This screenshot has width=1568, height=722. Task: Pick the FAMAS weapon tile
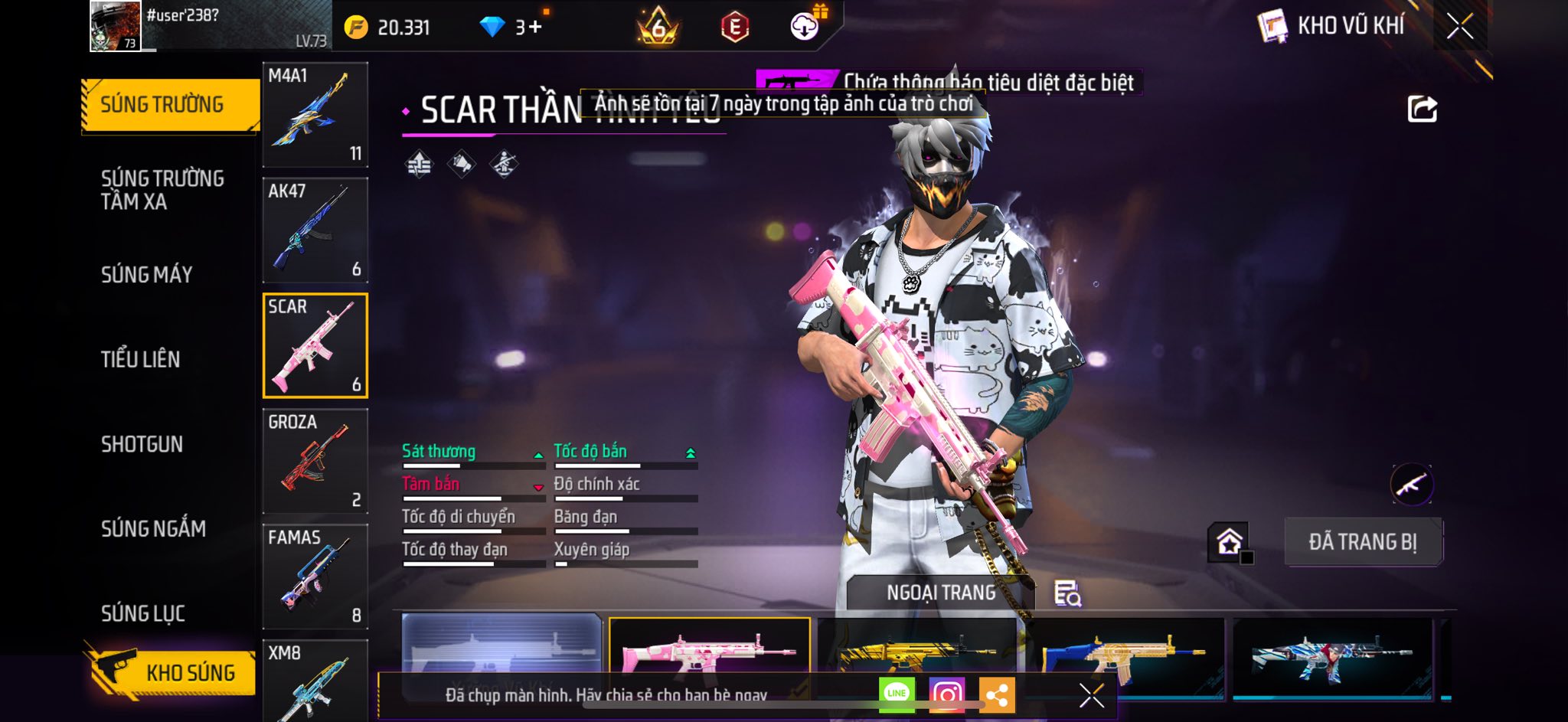pyautogui.click(x=315, y=577)
